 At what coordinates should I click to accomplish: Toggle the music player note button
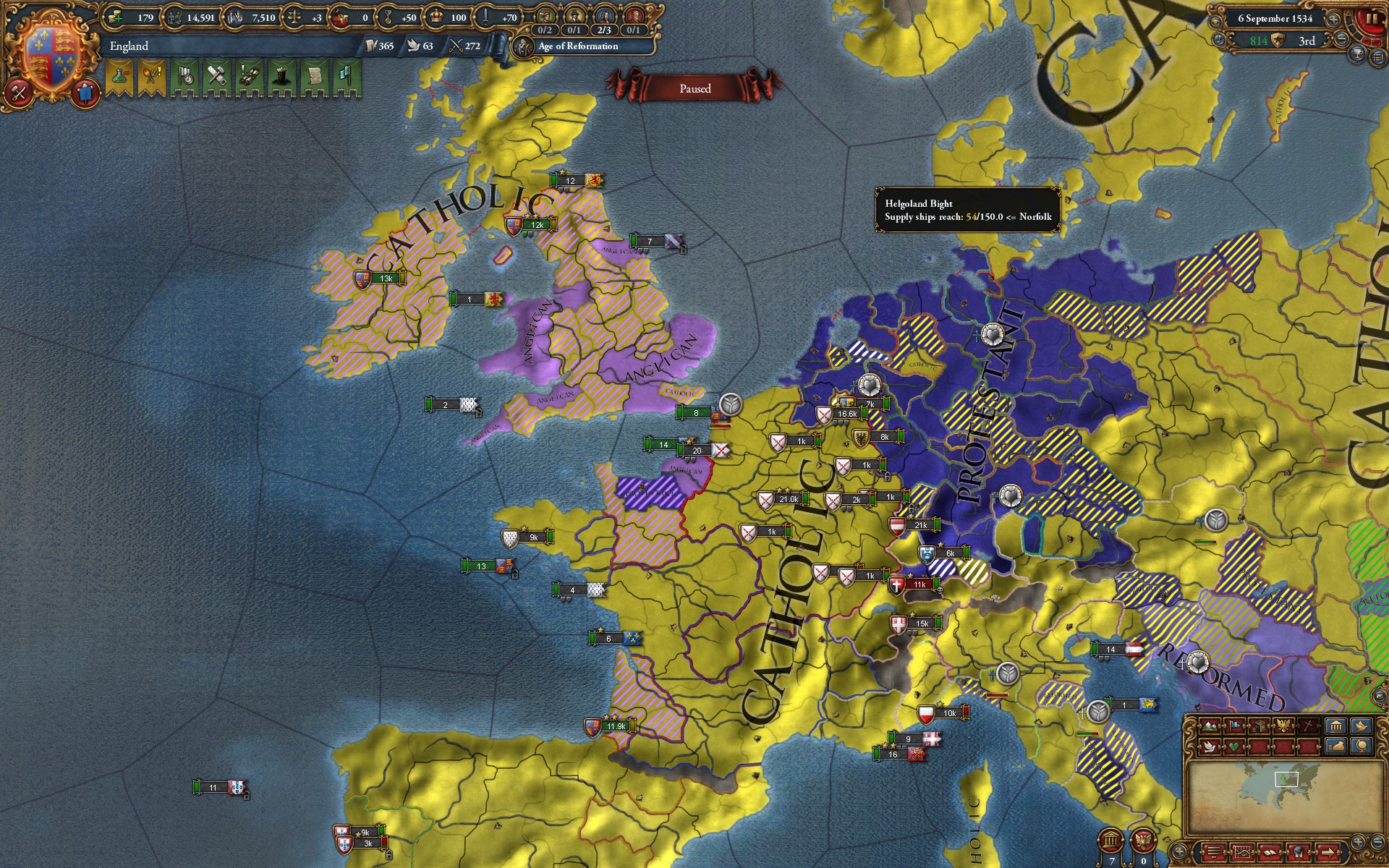[x=1219, y=39]
